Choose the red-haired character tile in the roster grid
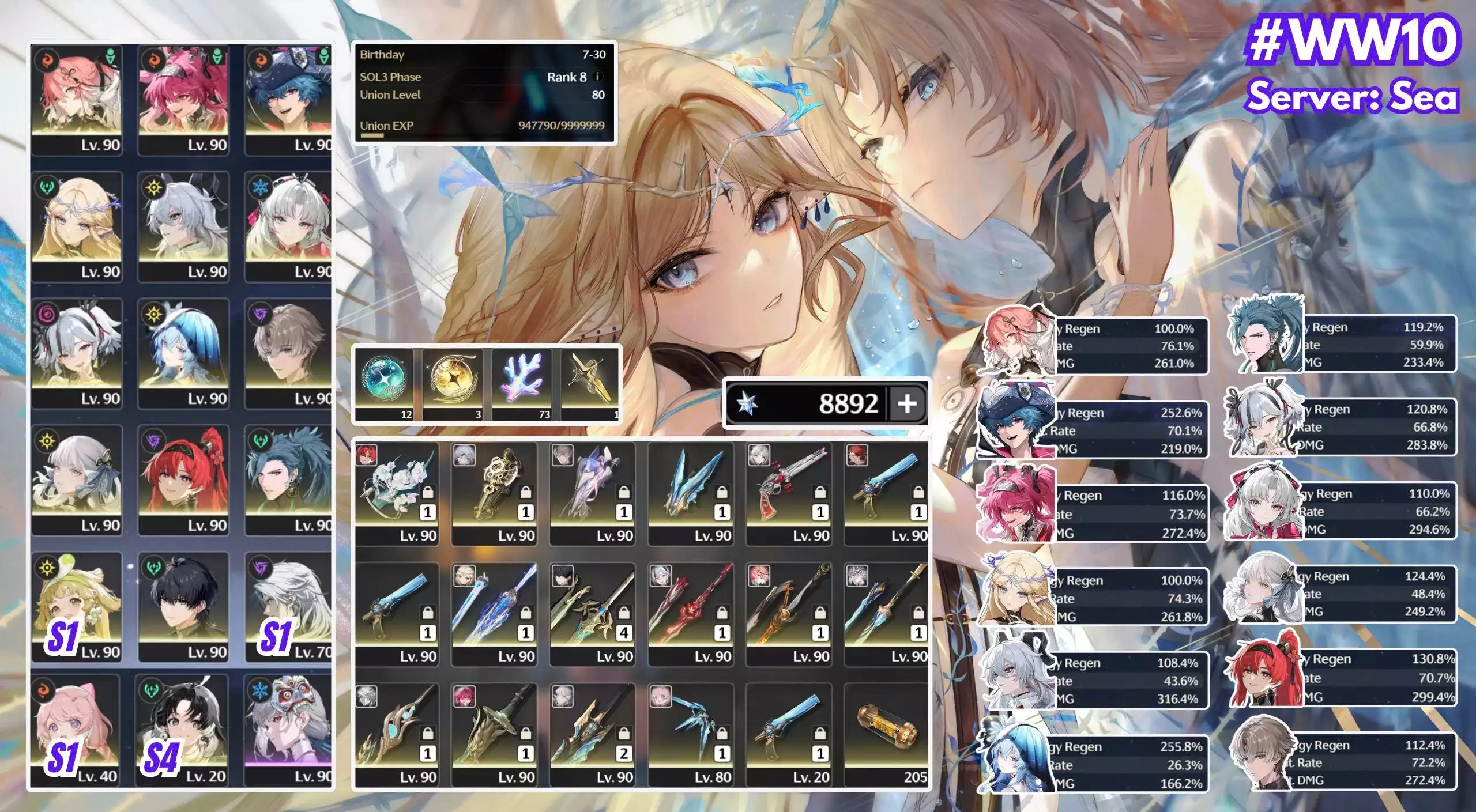This screenshot has height=812, width=1476. point(183,479)
